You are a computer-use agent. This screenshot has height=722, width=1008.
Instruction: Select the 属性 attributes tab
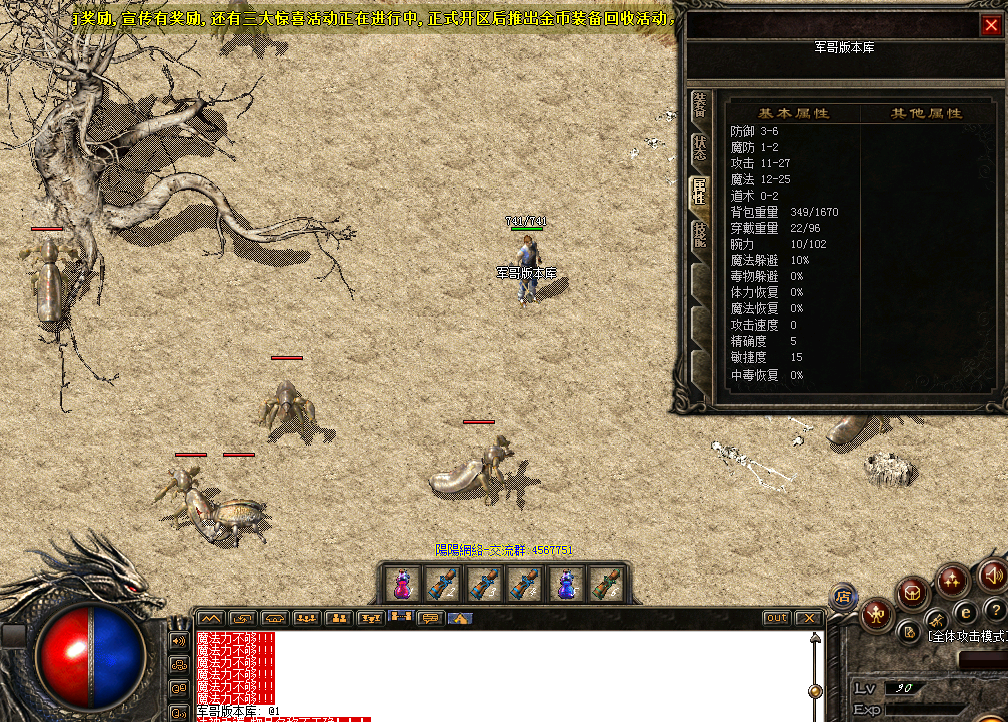pos(700,190)
